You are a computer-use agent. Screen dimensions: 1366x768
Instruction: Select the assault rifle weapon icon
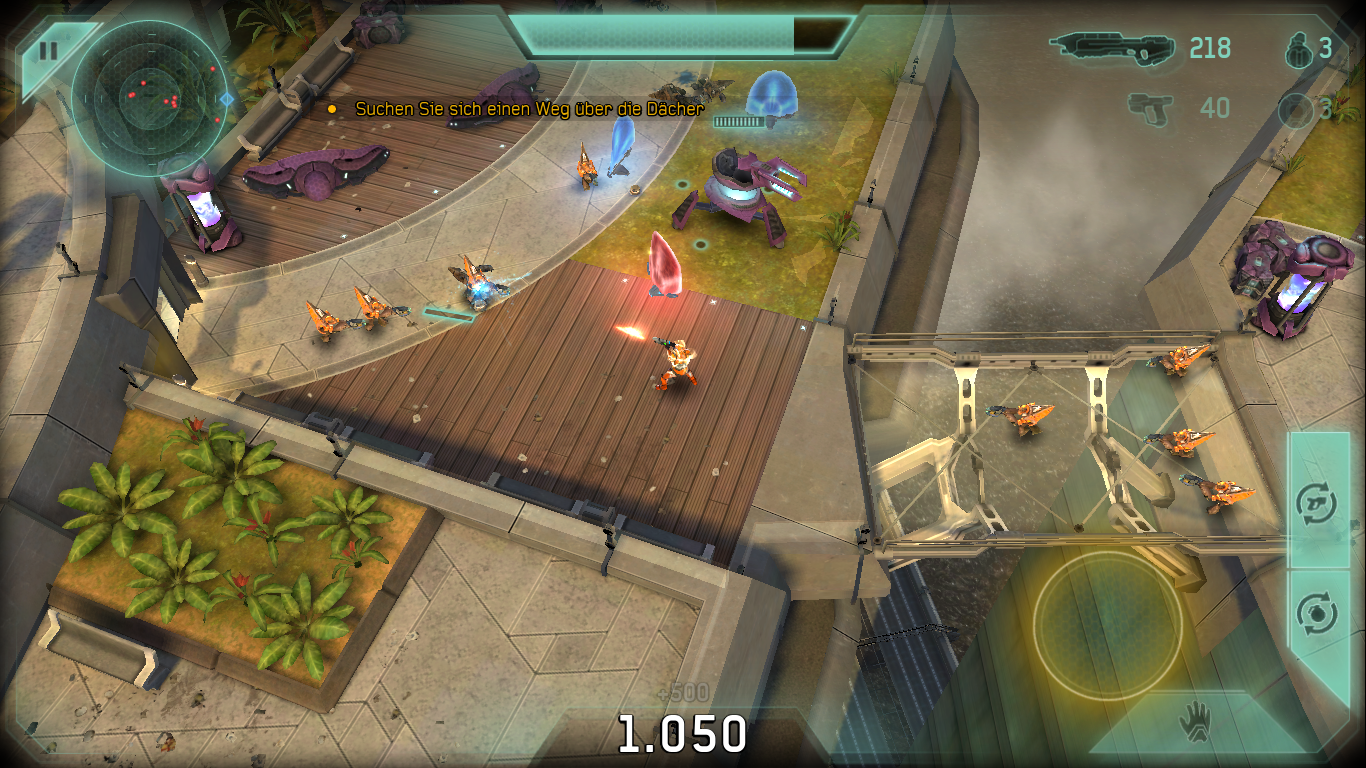[x=1111, y=47]
